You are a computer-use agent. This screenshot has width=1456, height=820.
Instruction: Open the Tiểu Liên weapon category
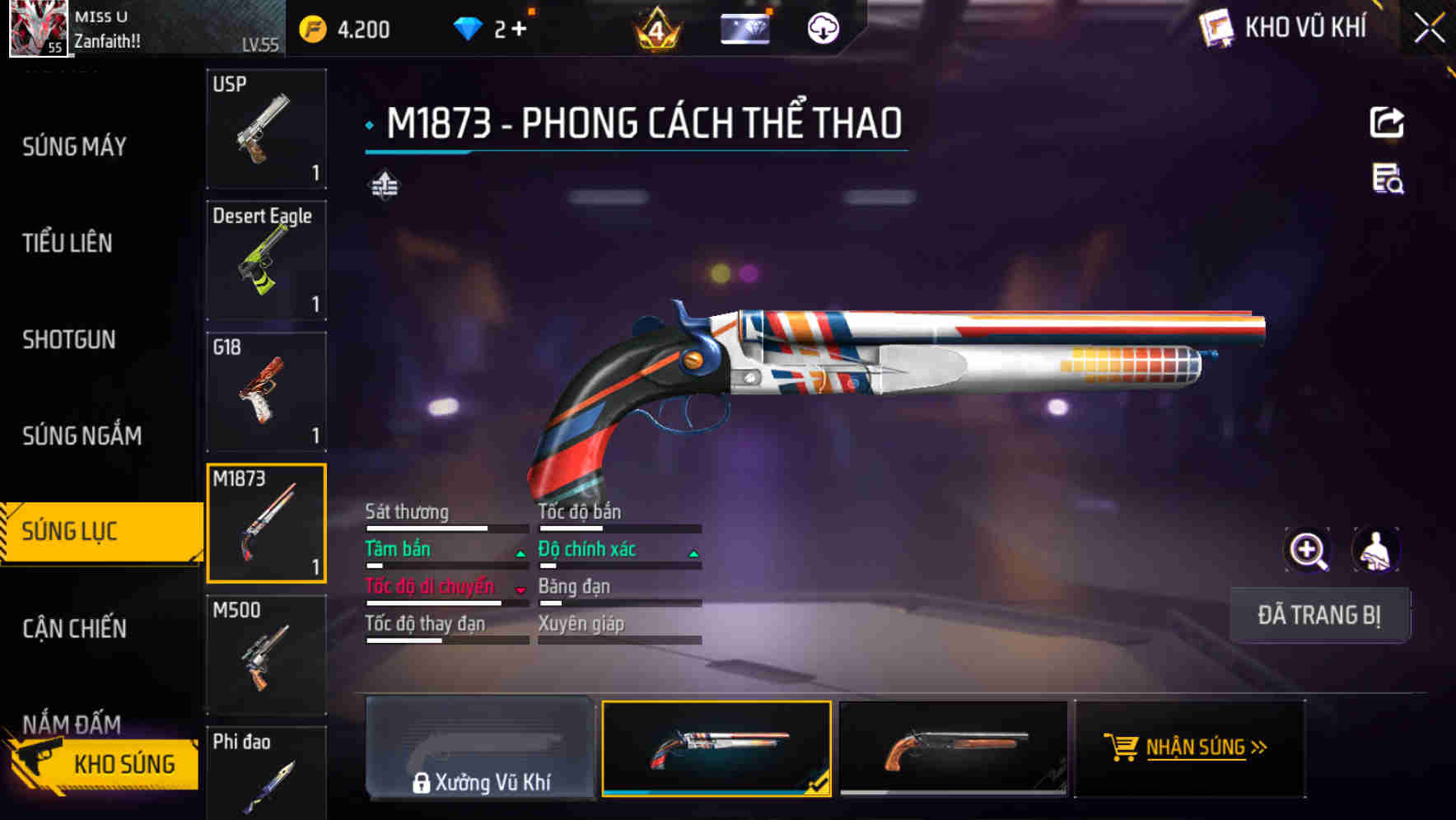coord(68,243)
